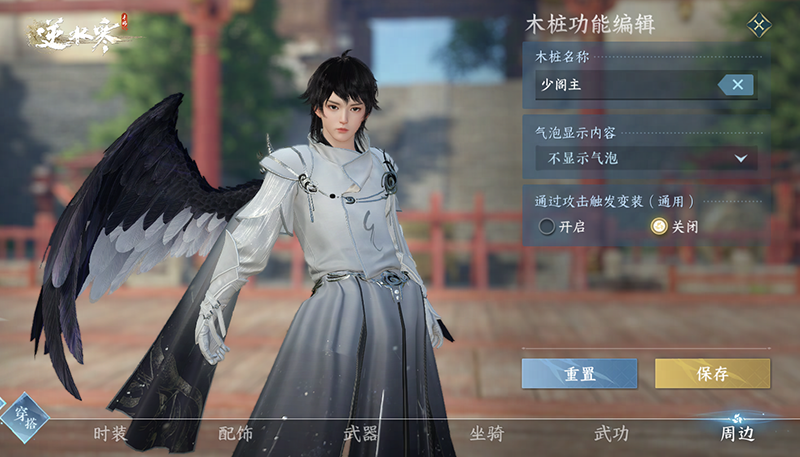This screenshot has width=800, height=457.
Task: Go to the 坐骑 mounts tab
Action: pos(486,434)
